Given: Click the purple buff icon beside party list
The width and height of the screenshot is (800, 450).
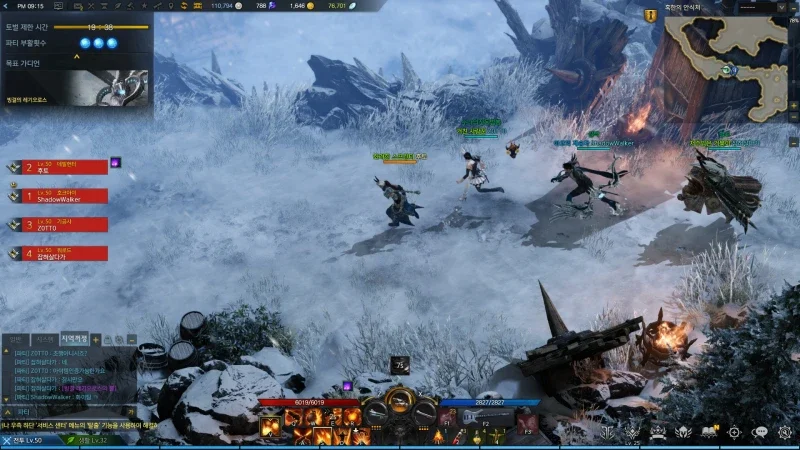Looking at the screenshot, I should click(x=116, y=162).
